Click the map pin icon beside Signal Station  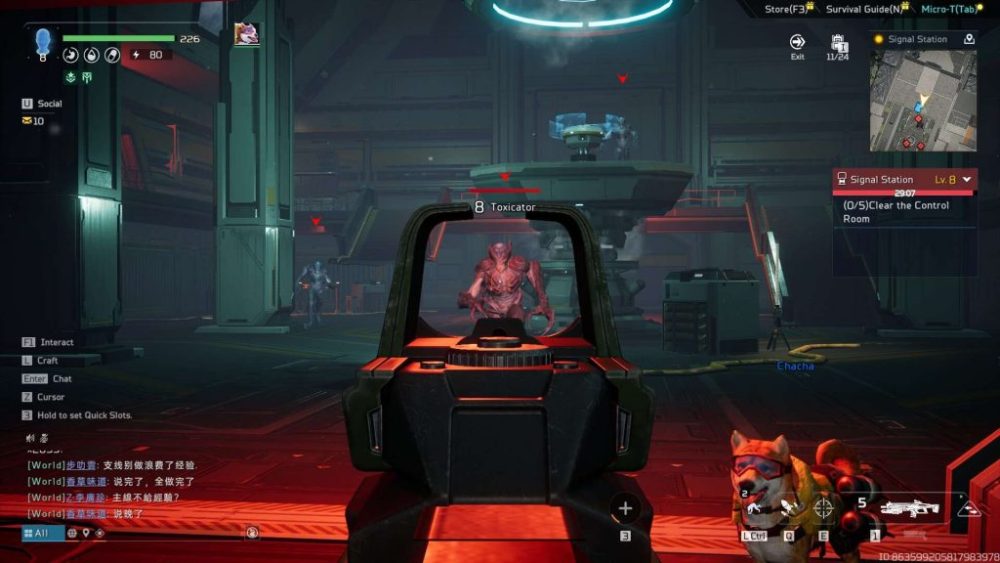point(969,39)
